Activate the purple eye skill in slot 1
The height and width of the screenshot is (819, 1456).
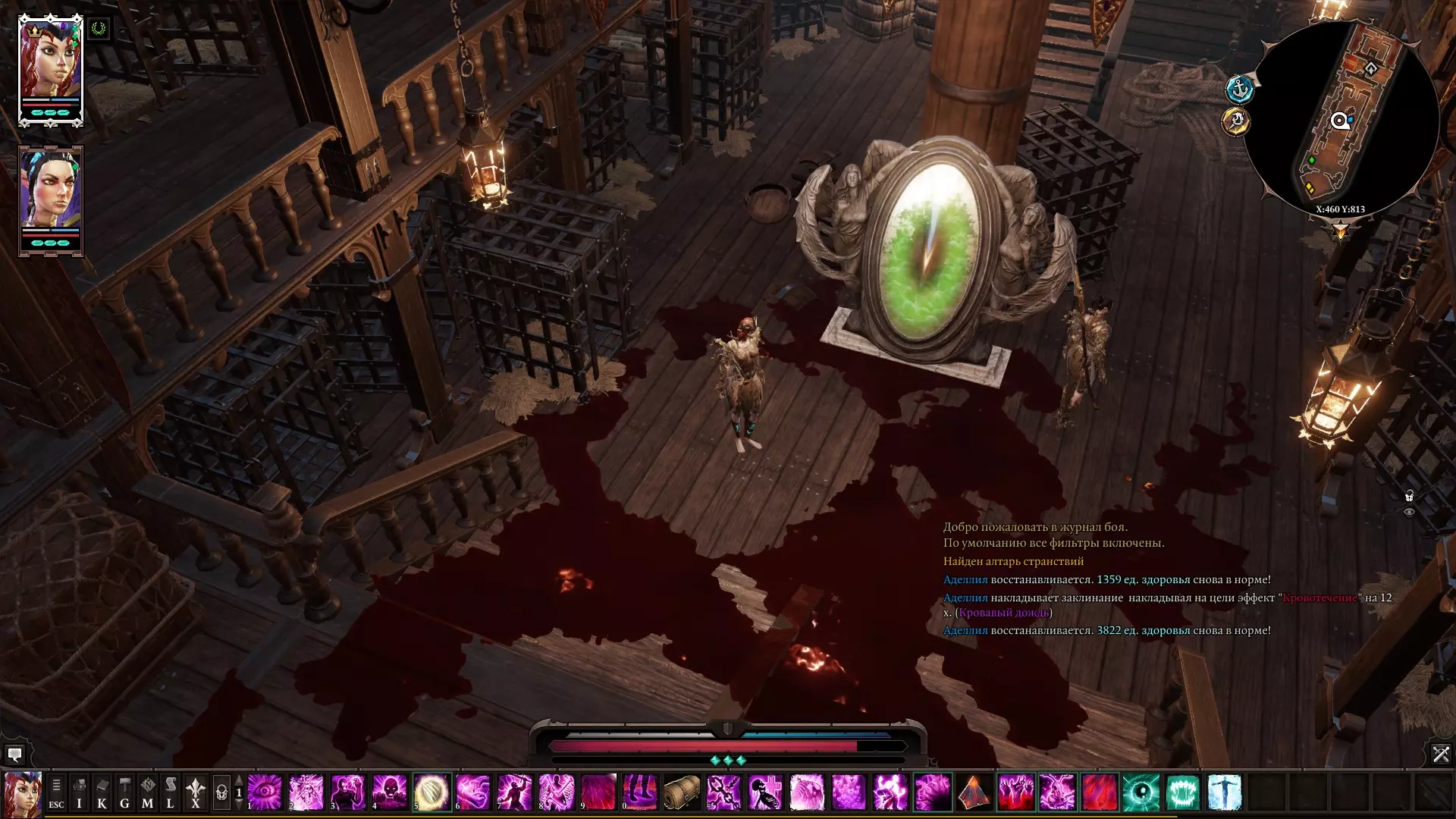tap(265, 792)
